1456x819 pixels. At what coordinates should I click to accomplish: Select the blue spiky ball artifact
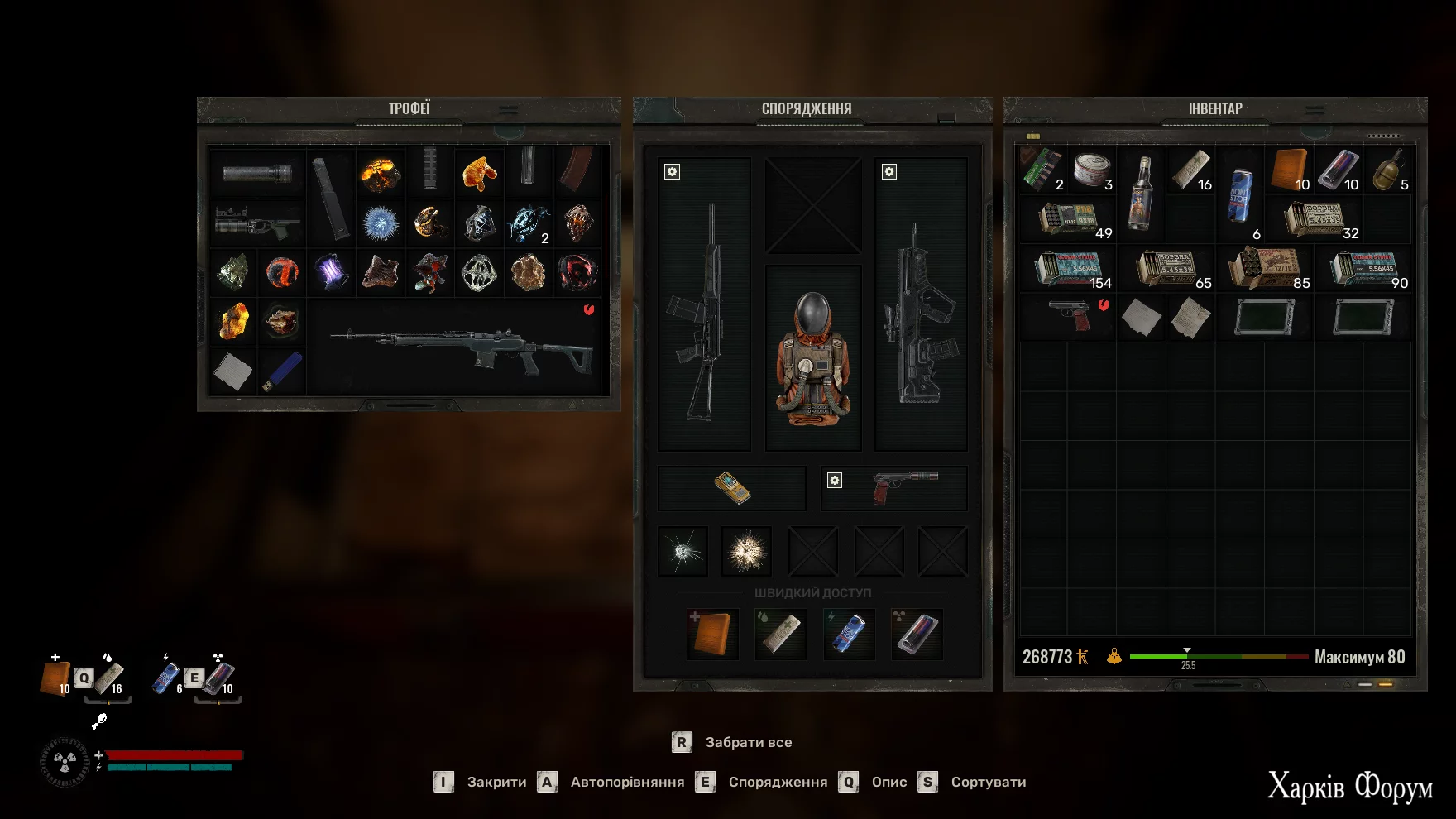coord(381,223)
